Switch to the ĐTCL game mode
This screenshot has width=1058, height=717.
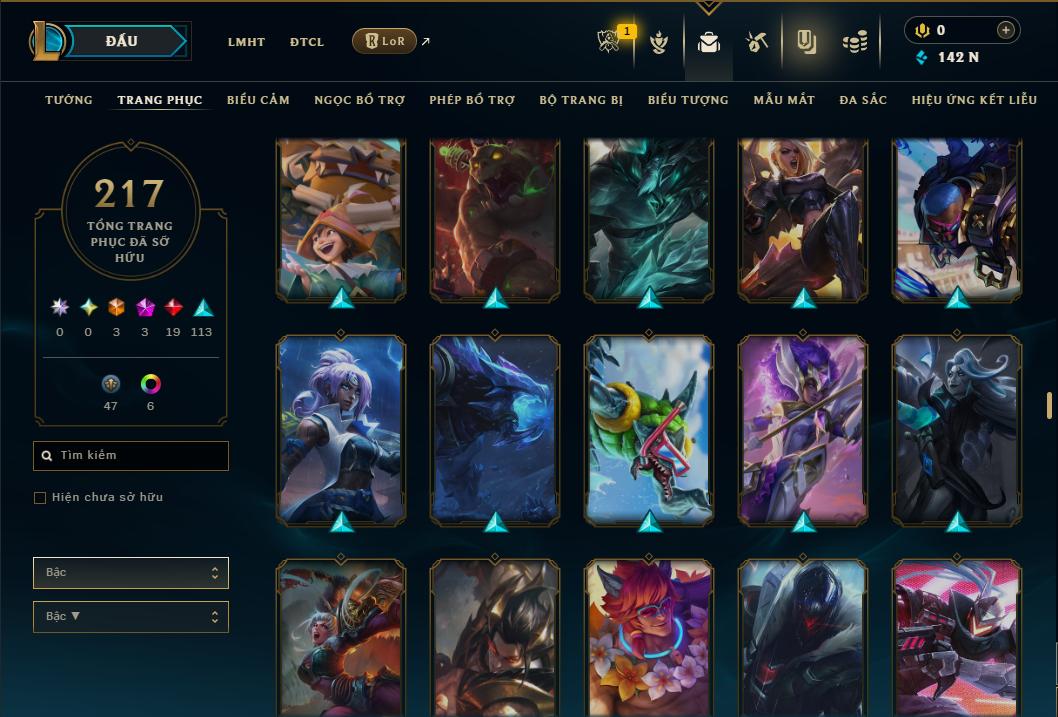(x=307, y=42)
